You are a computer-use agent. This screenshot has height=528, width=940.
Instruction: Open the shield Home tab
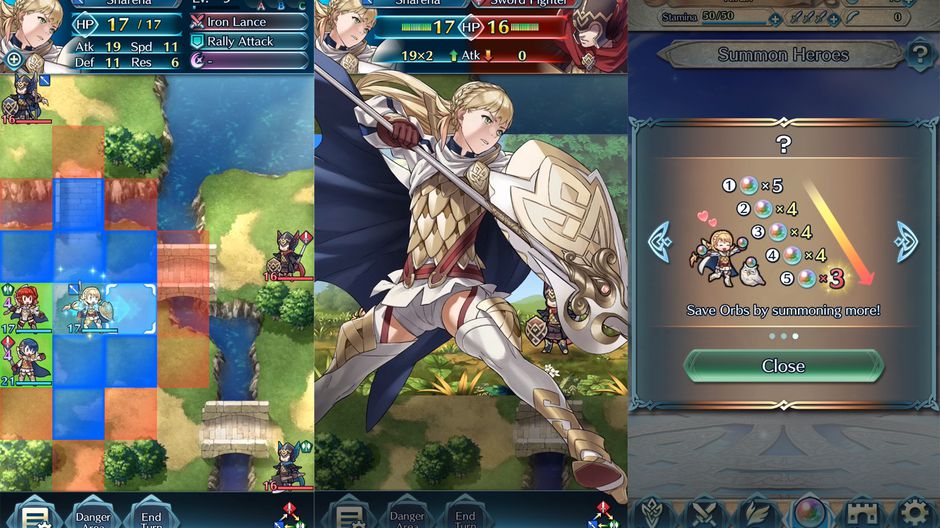(x=653, y=512)
